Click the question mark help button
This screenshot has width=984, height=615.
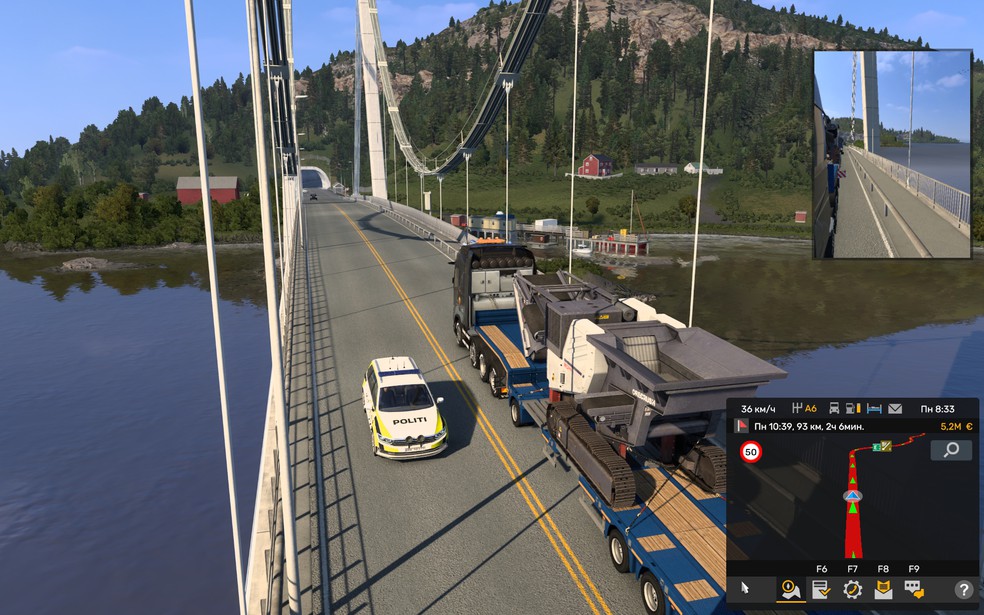(x=963, y=590)
